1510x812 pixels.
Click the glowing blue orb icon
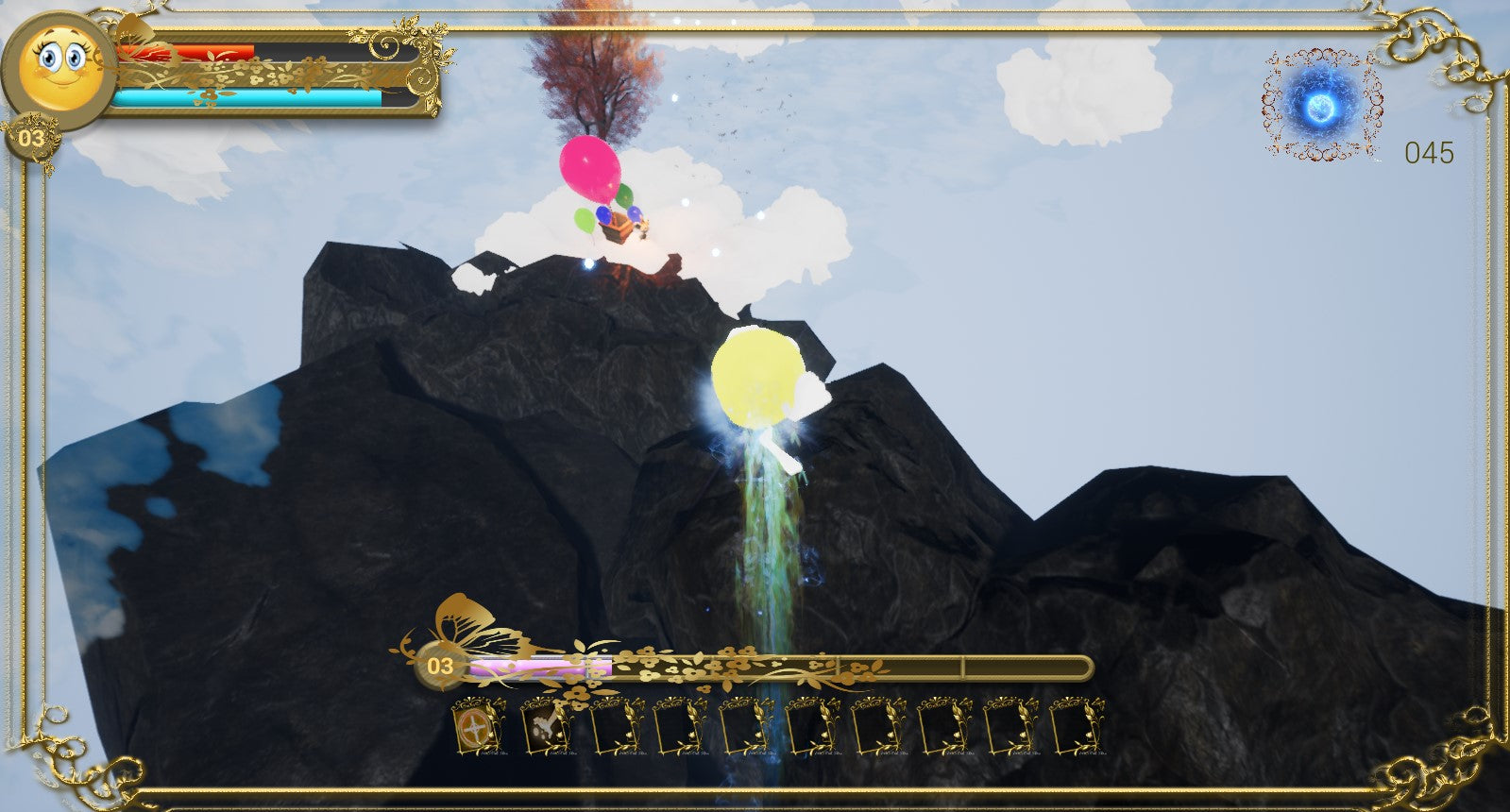1323,106
